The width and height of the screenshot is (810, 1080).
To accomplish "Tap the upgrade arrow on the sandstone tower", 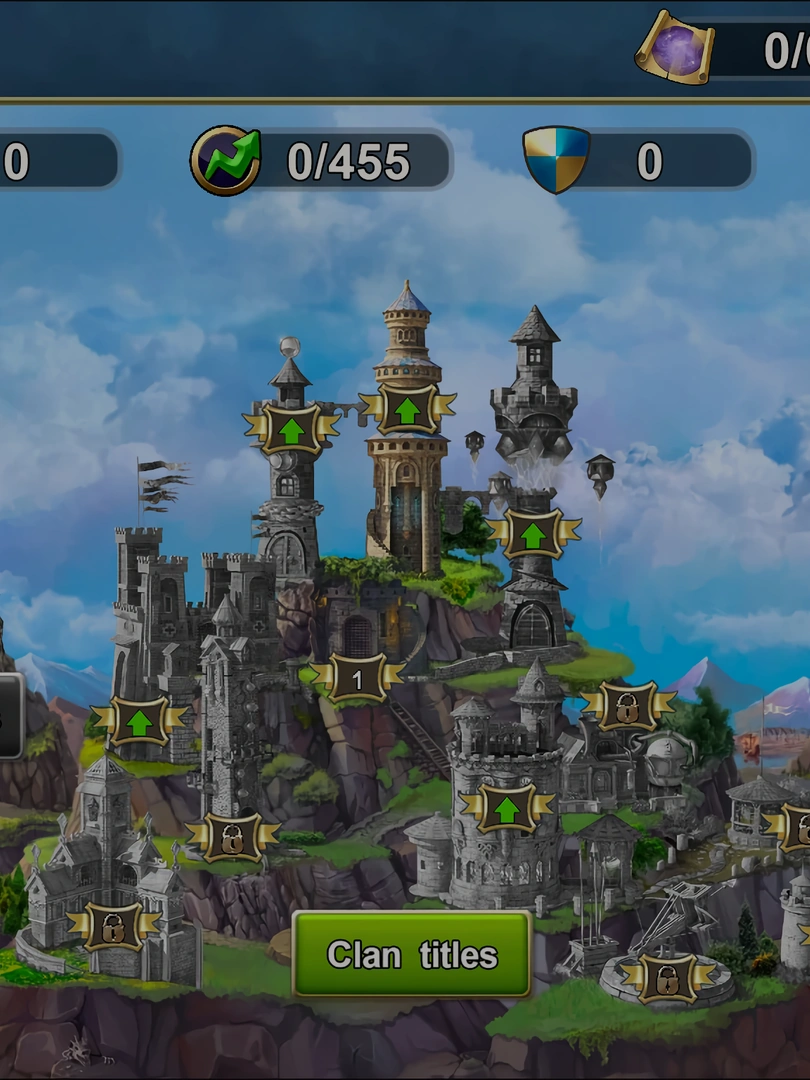I will click(x=407, y=408).
